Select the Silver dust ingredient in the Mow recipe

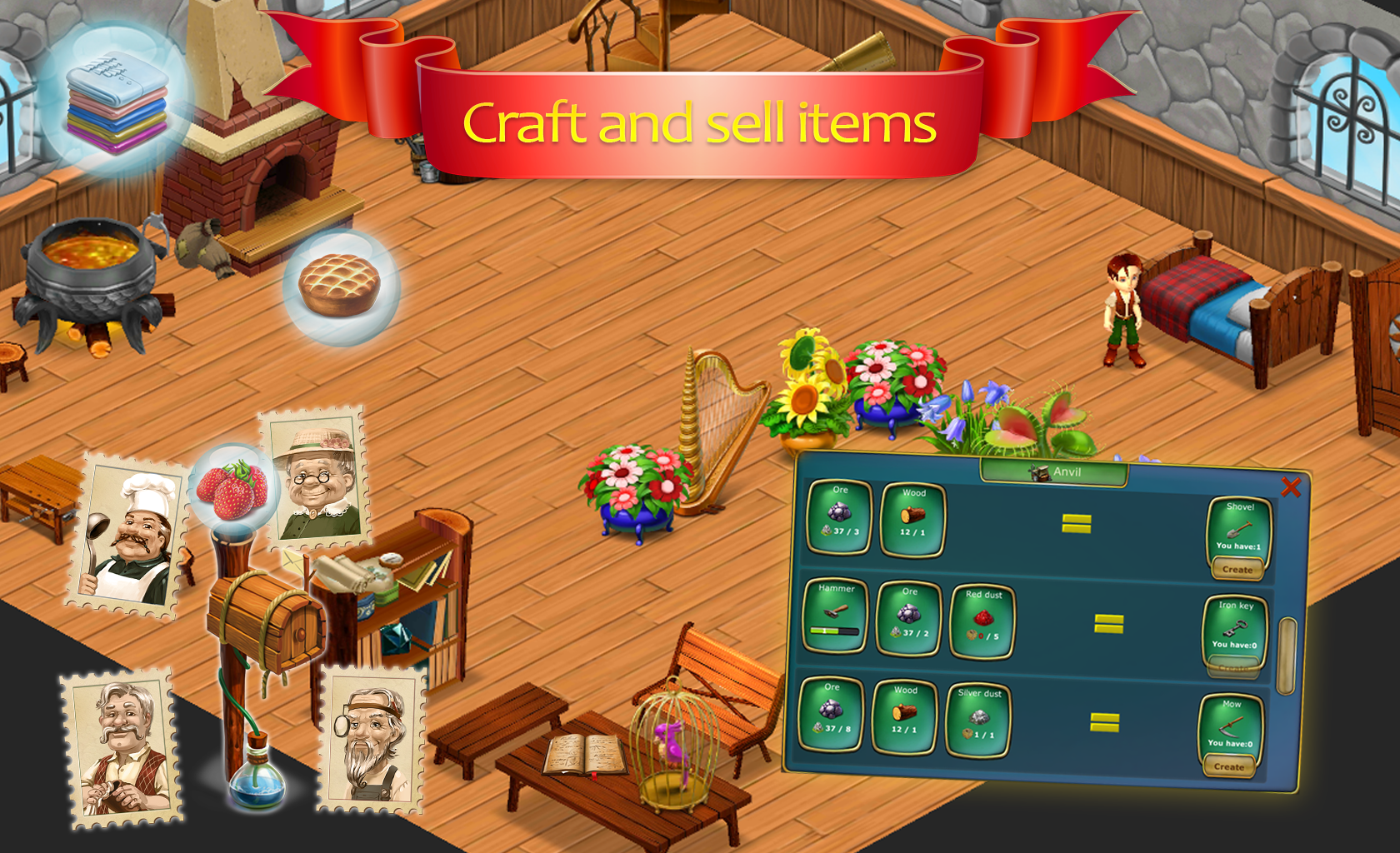tap(978, 716)
